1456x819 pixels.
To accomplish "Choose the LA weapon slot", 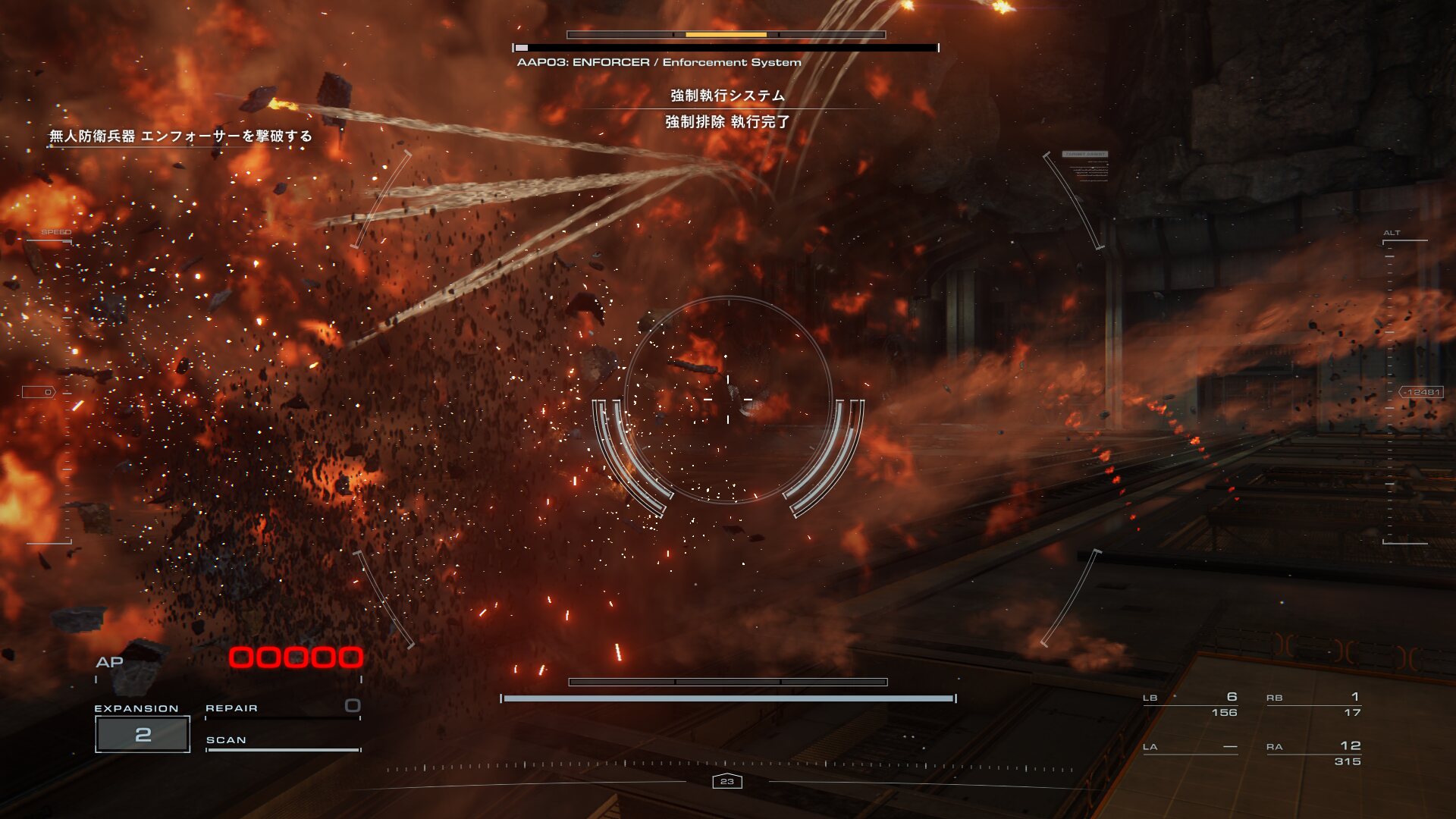I will click(1191, 747).
